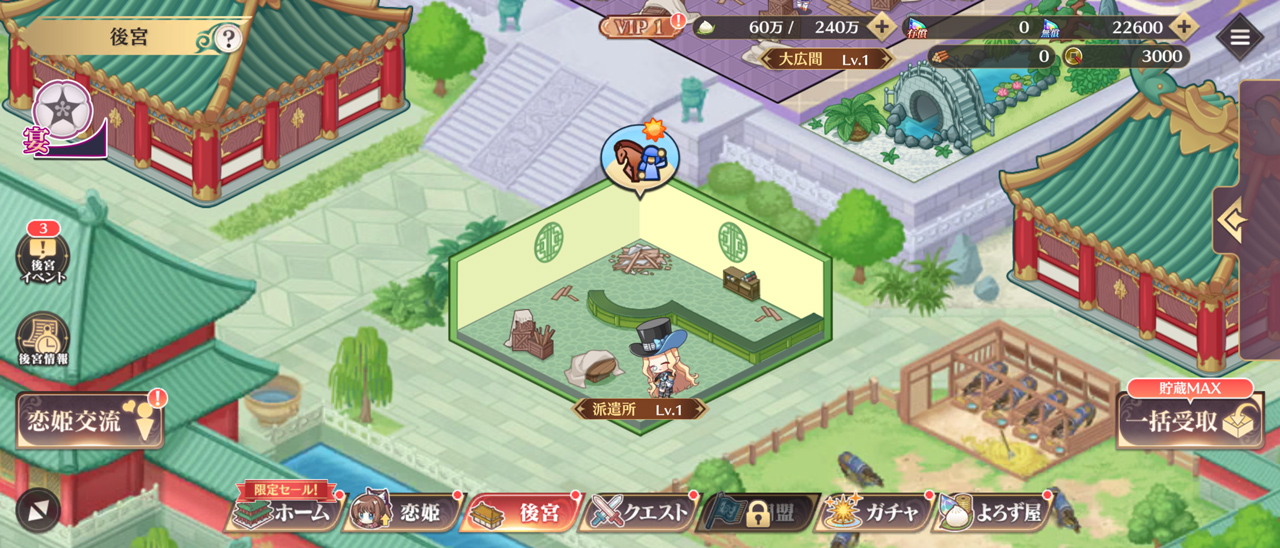Collect all with the 一括受取 button
1280x548 pixels.
[x=1188, y=421]
